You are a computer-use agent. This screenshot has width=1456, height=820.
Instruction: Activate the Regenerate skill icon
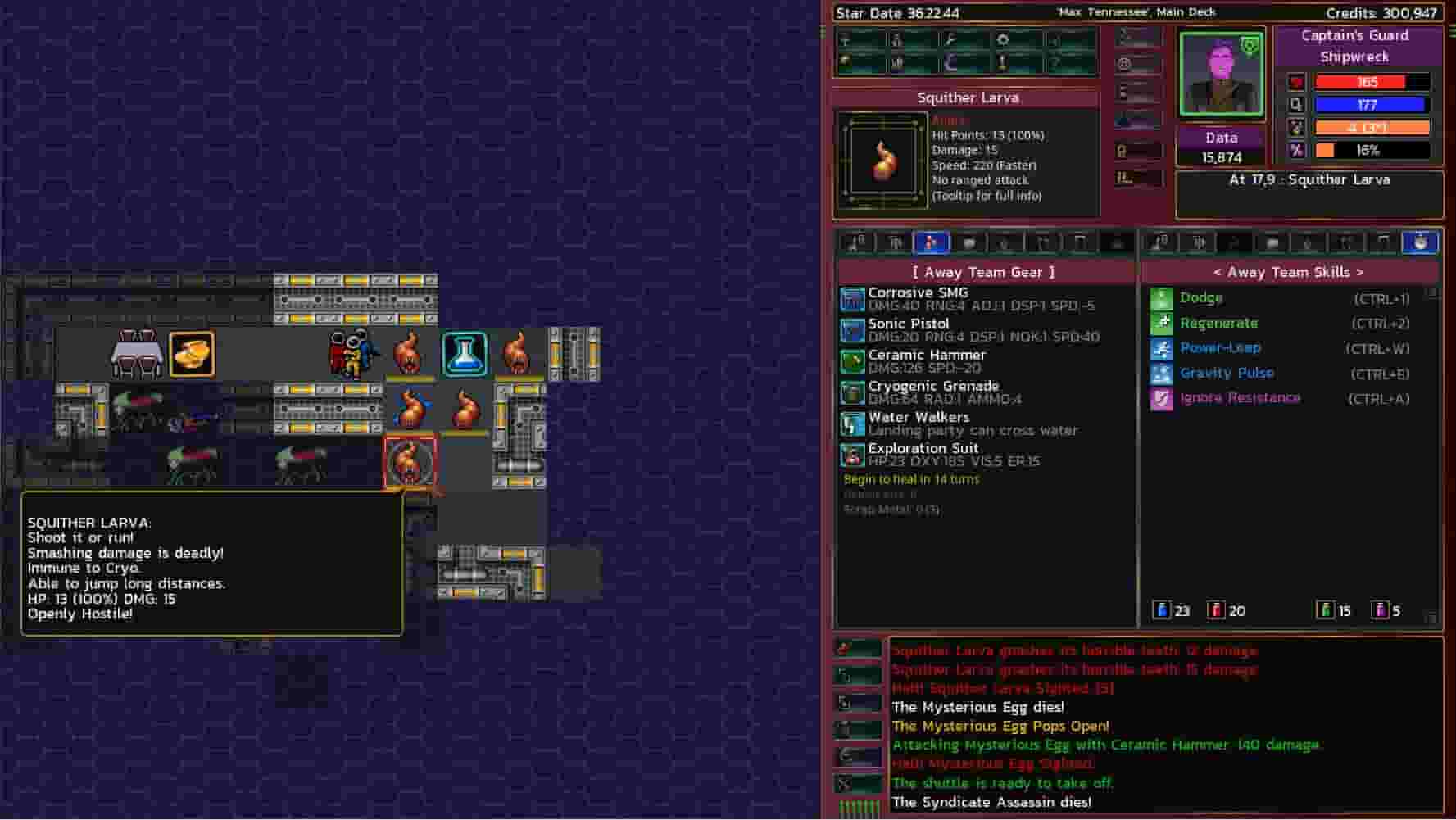1163,323
